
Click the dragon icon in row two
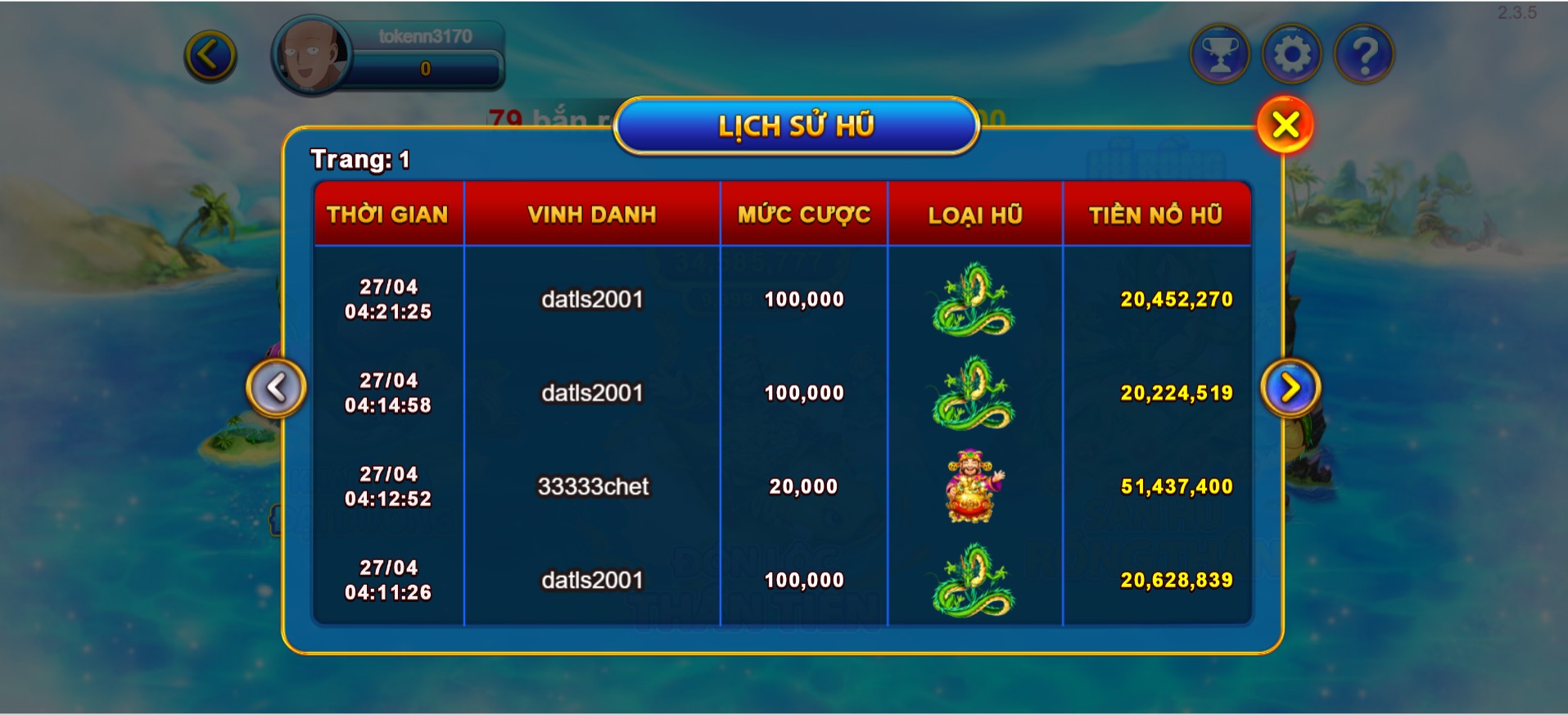coord(974,393)
